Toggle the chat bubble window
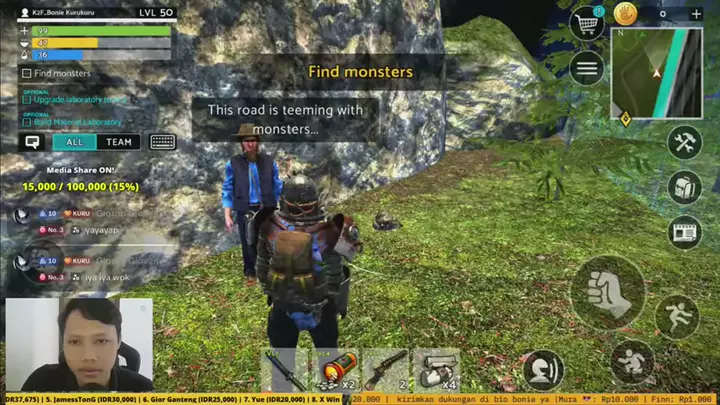 pos(32,142)
